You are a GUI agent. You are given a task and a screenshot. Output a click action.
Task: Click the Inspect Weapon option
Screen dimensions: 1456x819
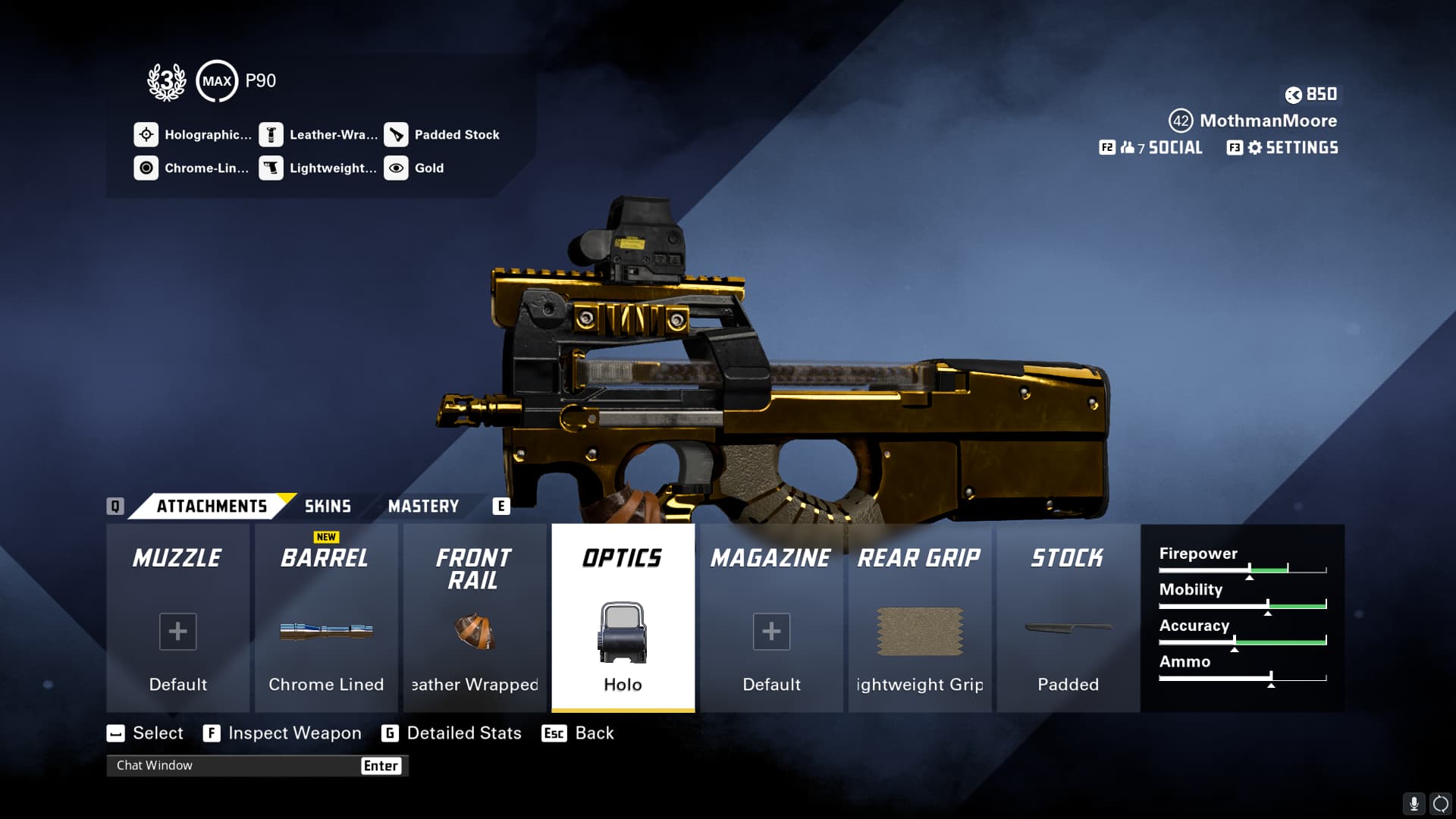283,733
